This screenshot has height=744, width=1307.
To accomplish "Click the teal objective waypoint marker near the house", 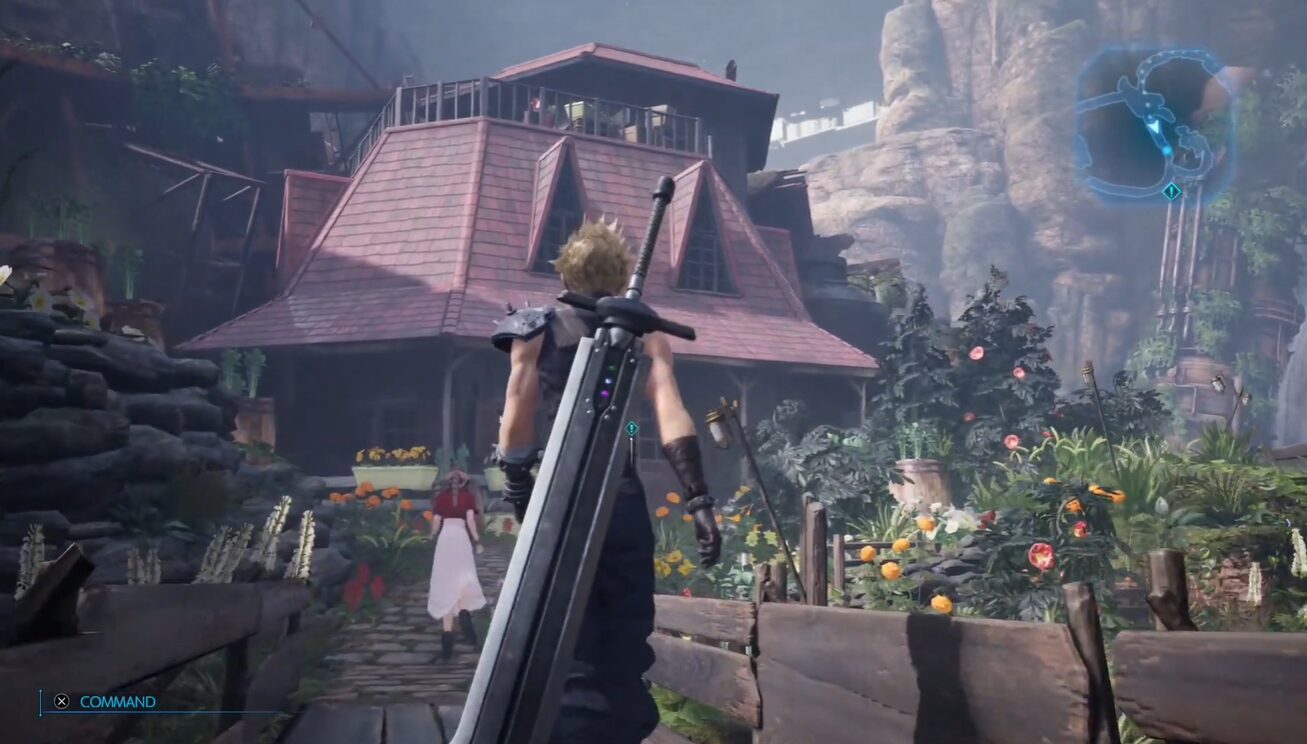I will click(631, 429).
